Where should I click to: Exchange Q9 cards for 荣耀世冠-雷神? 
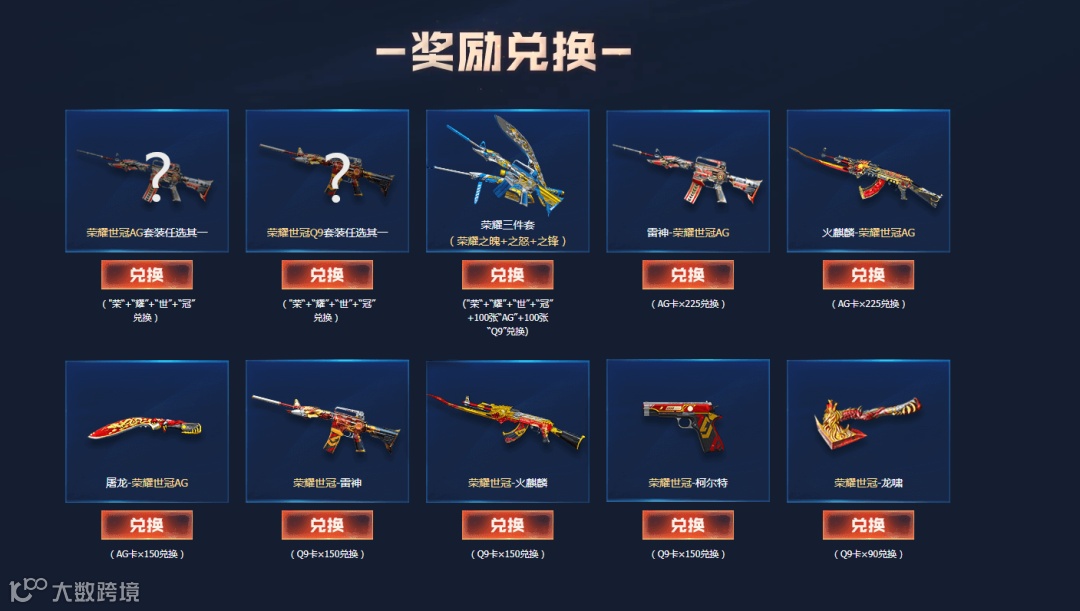pyautogui.click(x=327, y=525)
